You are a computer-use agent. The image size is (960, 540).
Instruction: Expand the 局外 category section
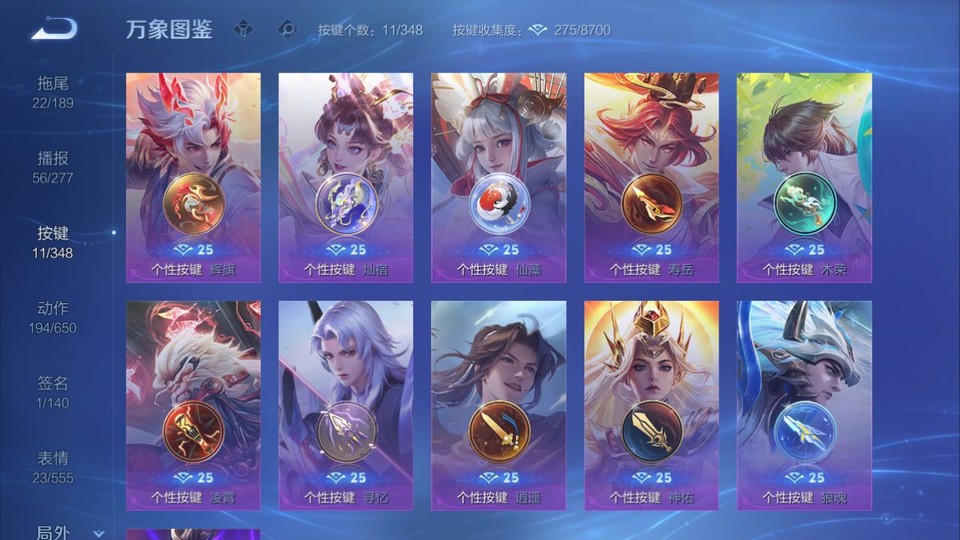pos(66,532)
